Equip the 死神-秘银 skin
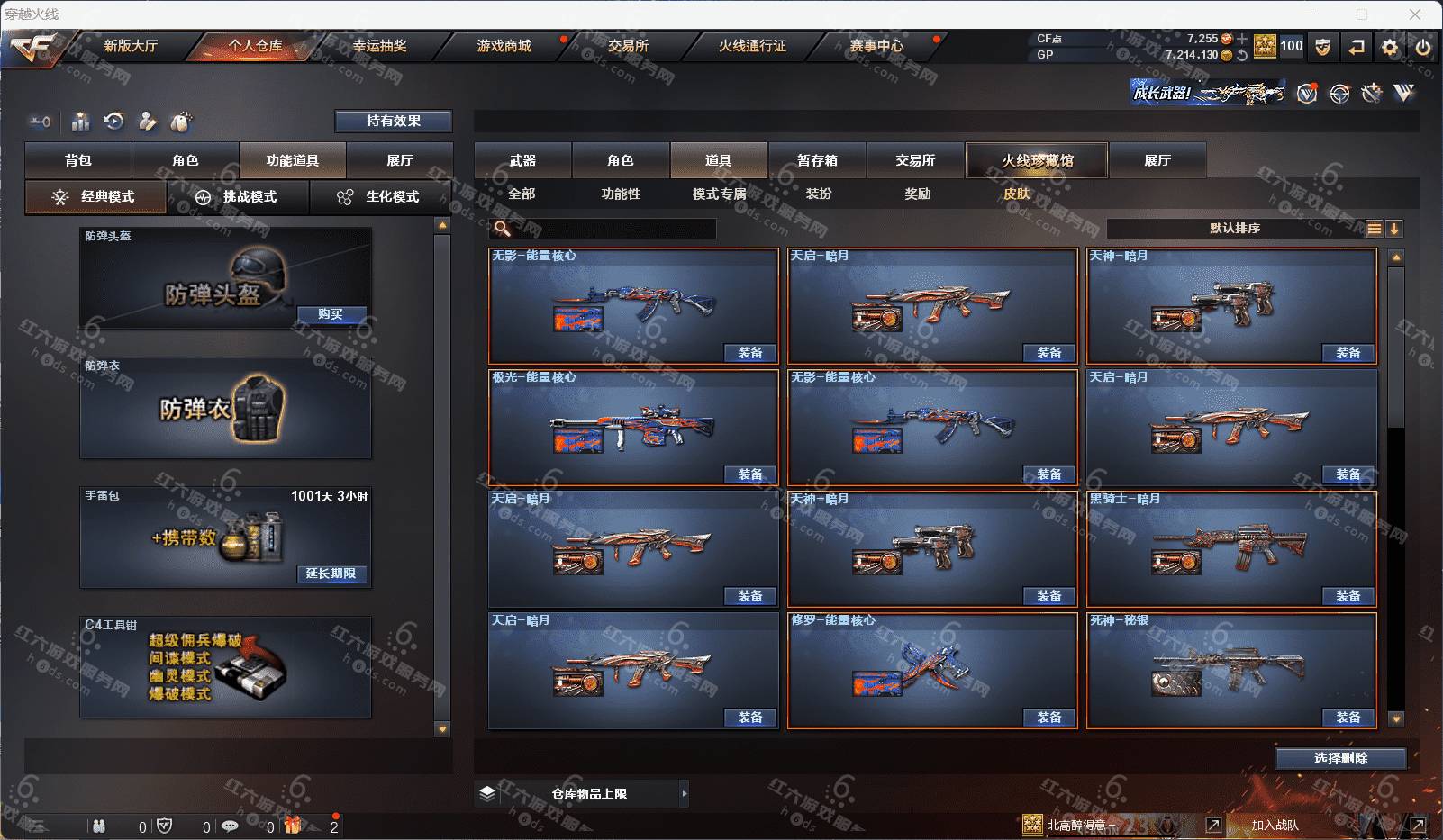This screenshot has width=1443, height=840. tap(1348, 718)
